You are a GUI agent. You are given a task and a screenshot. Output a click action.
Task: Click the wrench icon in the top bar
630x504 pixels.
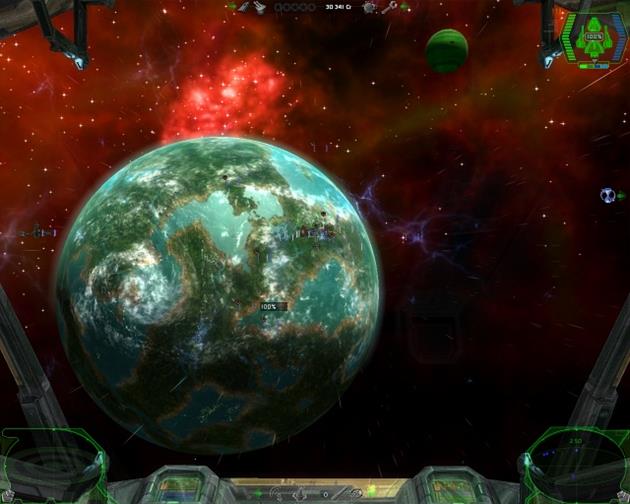(389, 7)
